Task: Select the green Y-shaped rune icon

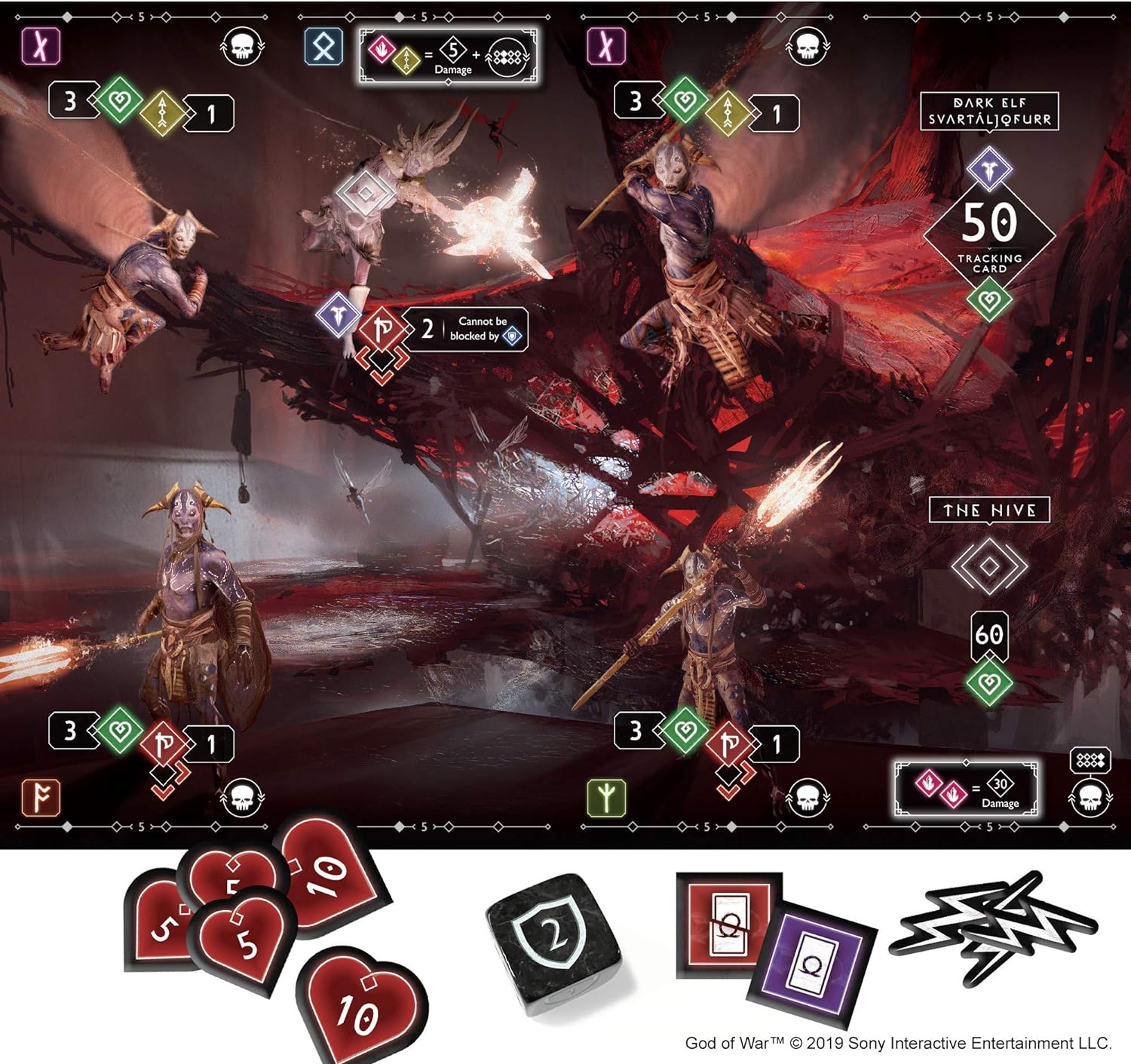Action: click(x=605, y=798)
